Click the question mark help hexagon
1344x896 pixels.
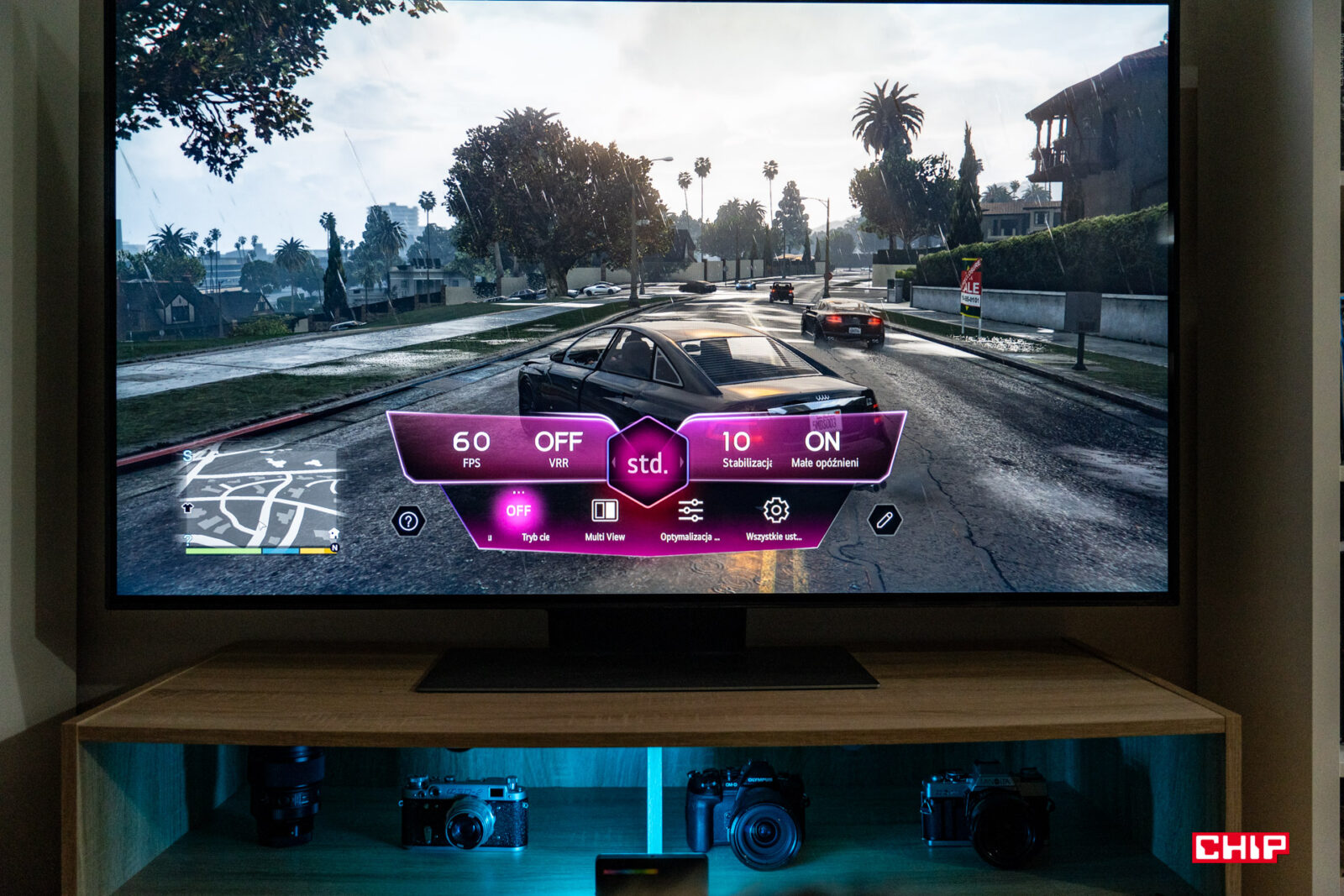coord(408,521)
